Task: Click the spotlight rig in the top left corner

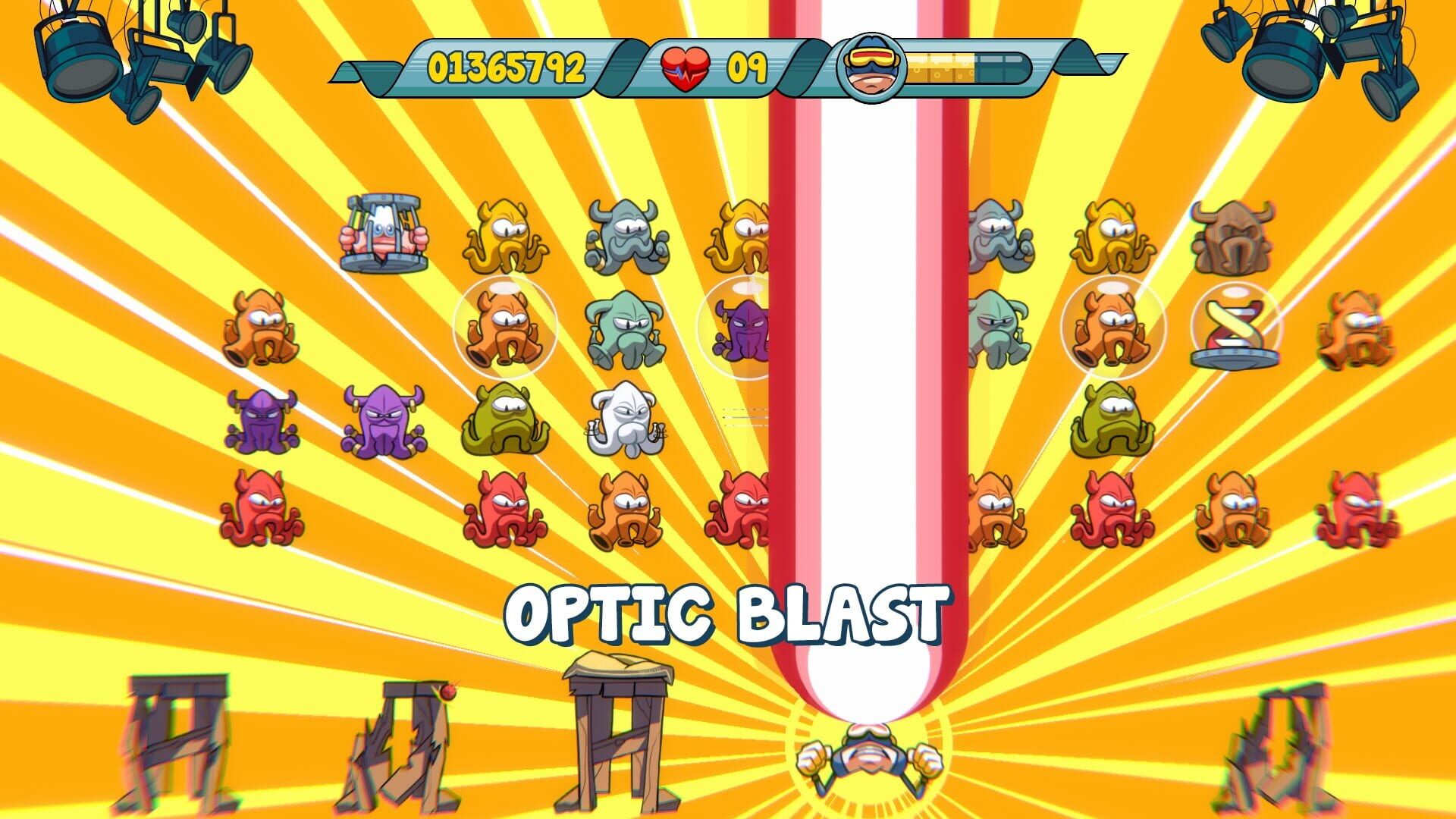Action: pyautogui.click(x=129, y=53)
